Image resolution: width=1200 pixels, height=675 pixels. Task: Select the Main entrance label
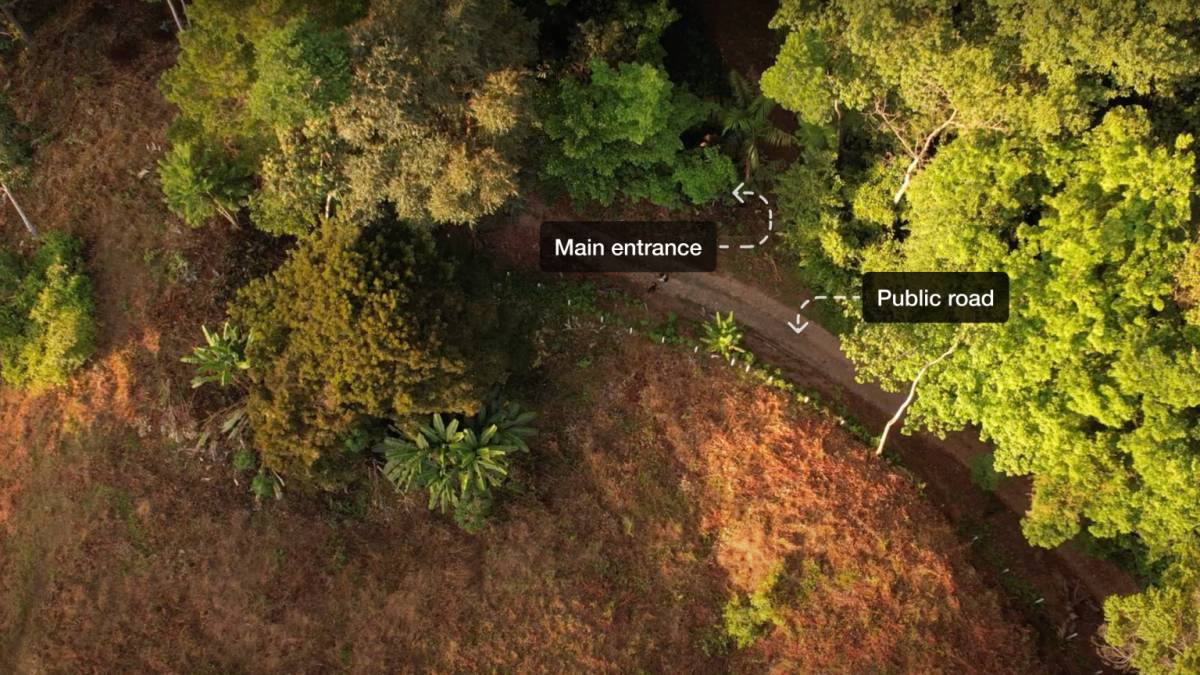coord(628,247)
